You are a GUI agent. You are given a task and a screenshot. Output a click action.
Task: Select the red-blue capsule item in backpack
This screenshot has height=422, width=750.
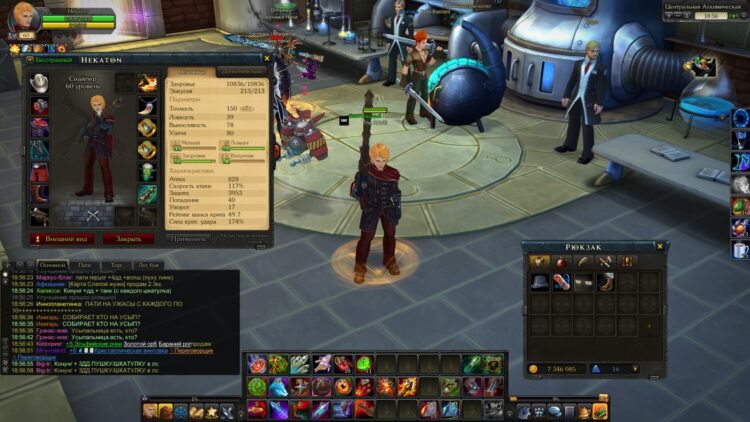pyautogui.click(x=562, y=282)
